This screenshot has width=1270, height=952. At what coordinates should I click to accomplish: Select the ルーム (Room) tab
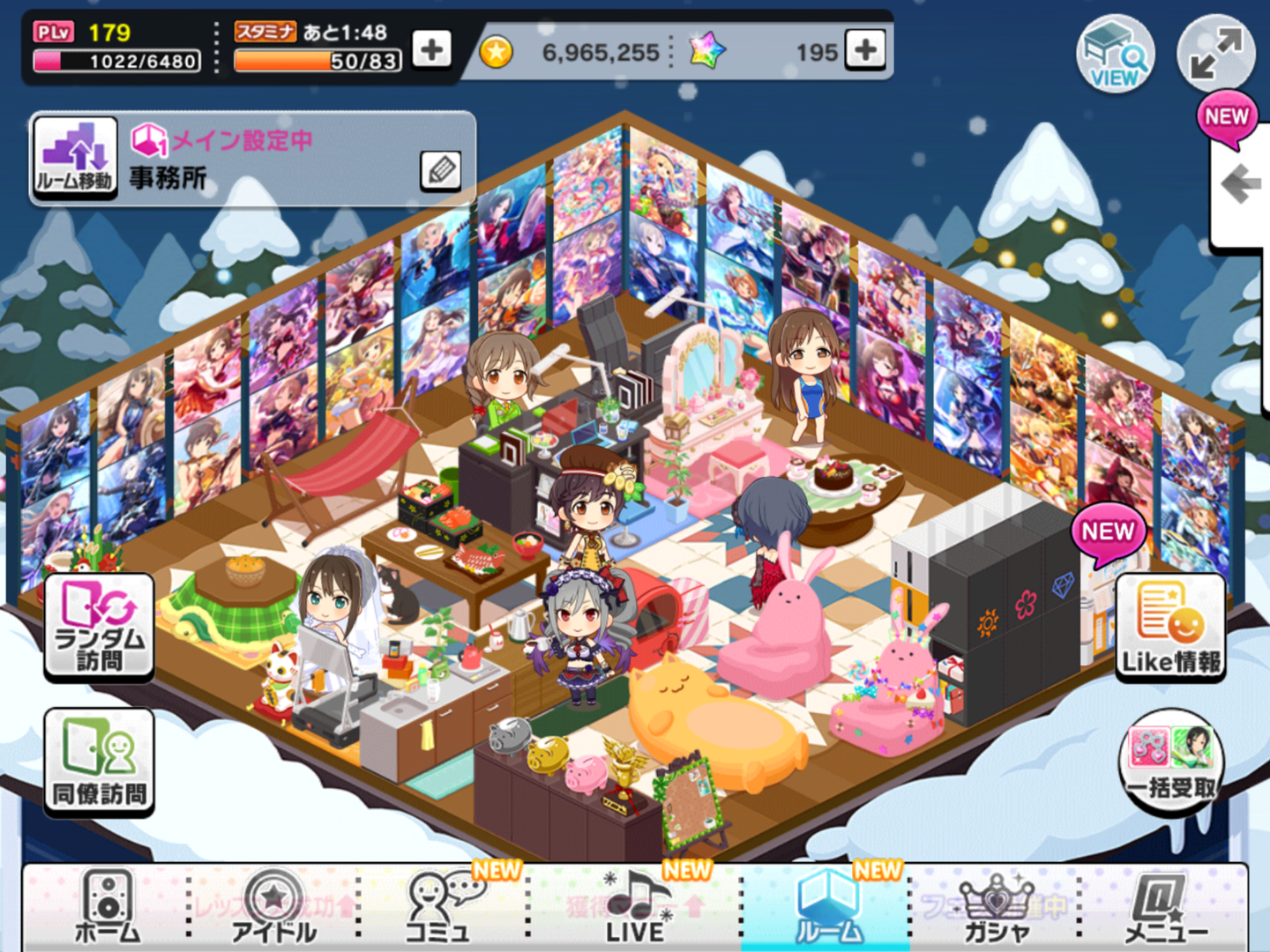click(825, 906)
